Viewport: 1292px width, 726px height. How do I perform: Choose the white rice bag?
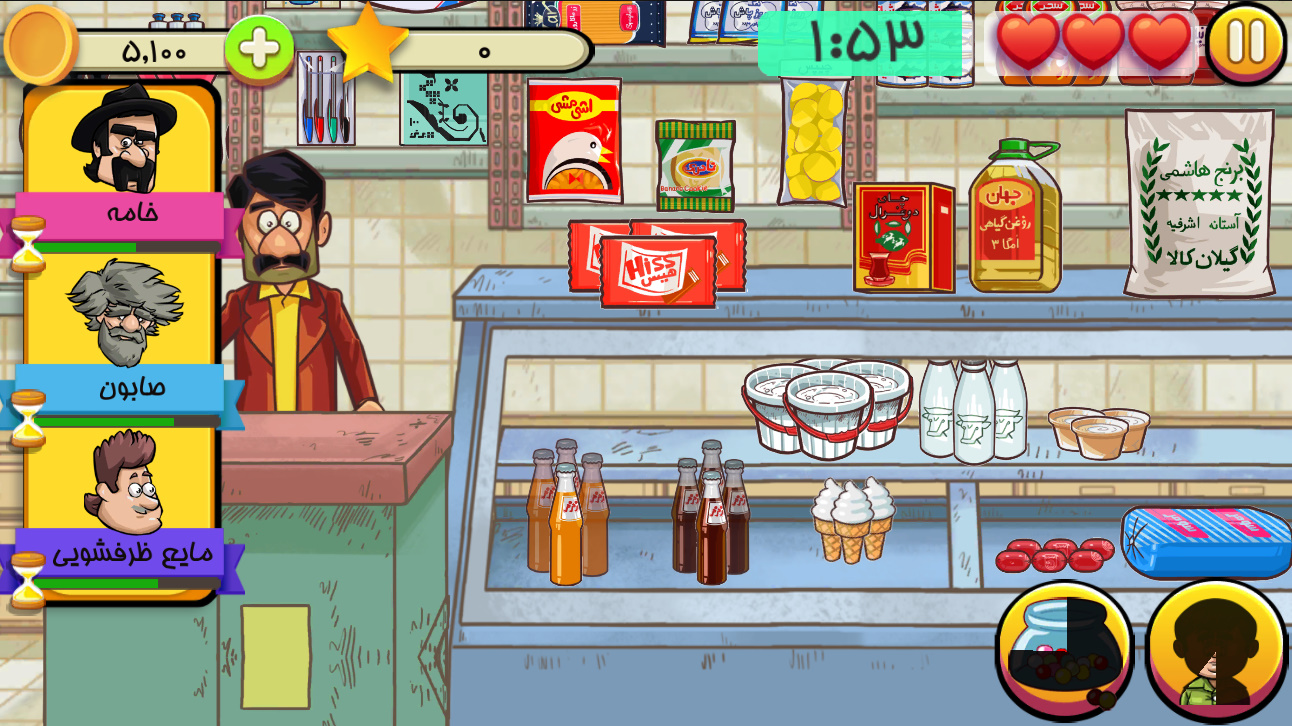pyautogui.click(x=1199, y=205)
